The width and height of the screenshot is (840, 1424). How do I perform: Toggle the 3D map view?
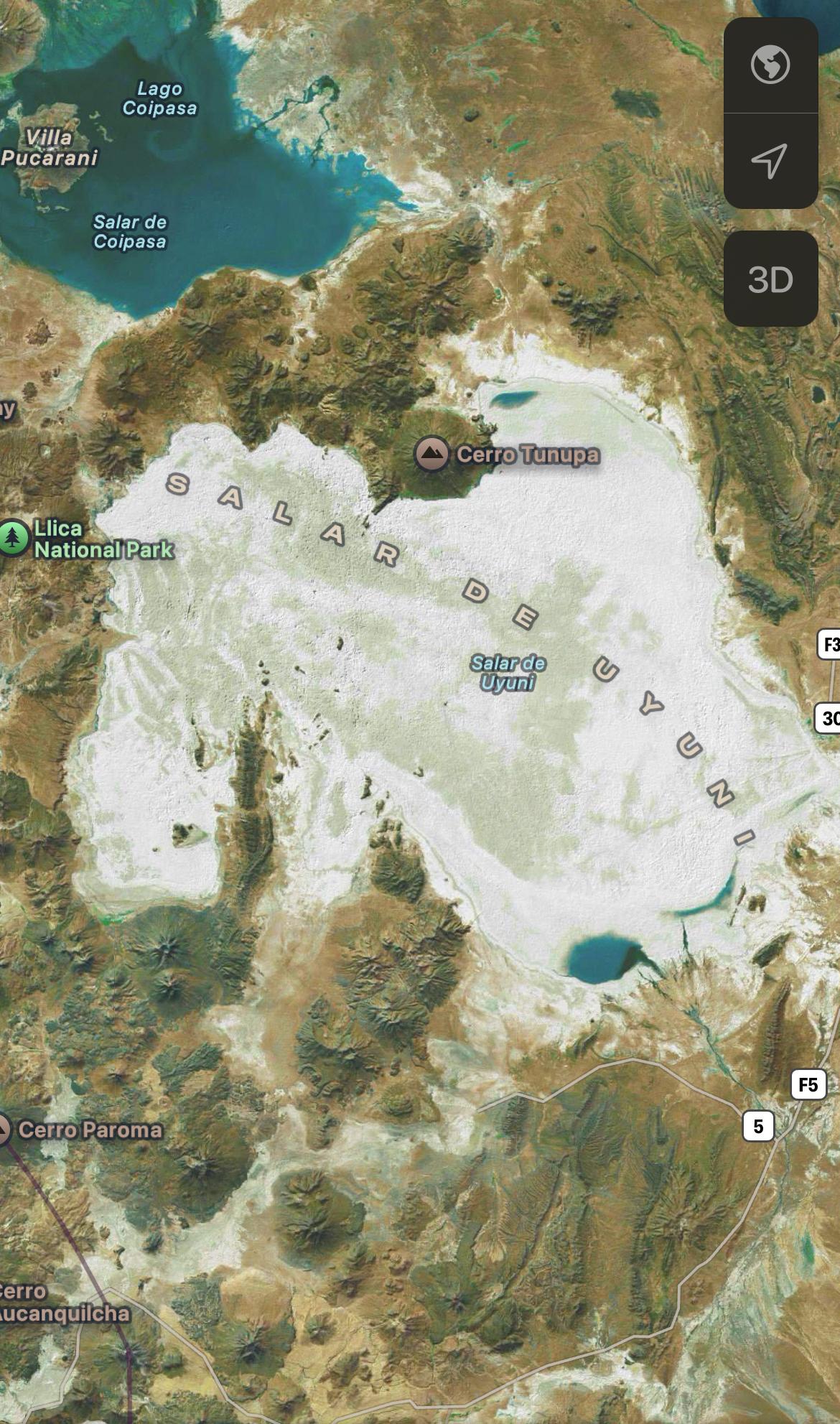[x=770, y=279]
